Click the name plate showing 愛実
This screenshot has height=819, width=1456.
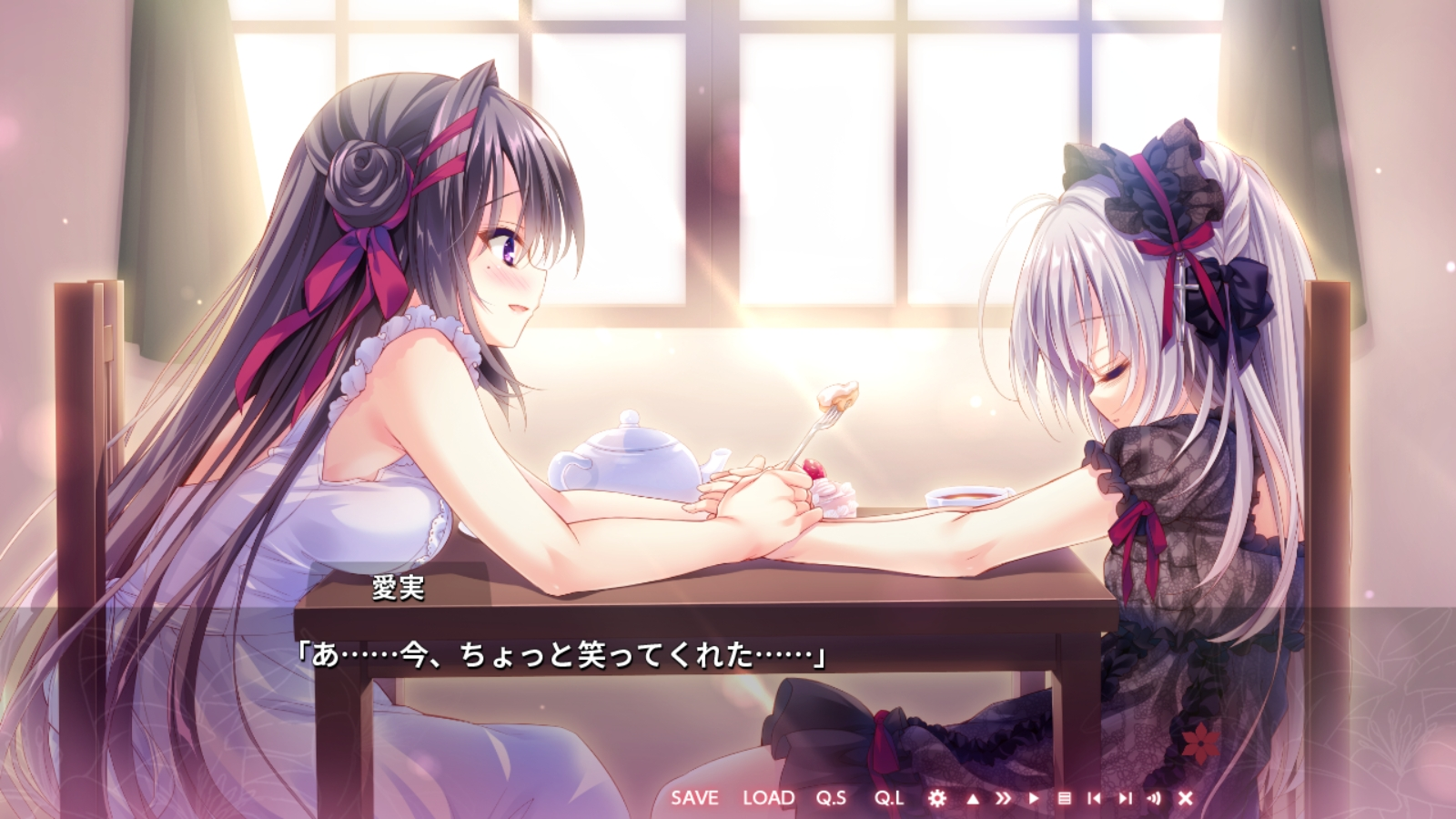[x=398, y=590]
